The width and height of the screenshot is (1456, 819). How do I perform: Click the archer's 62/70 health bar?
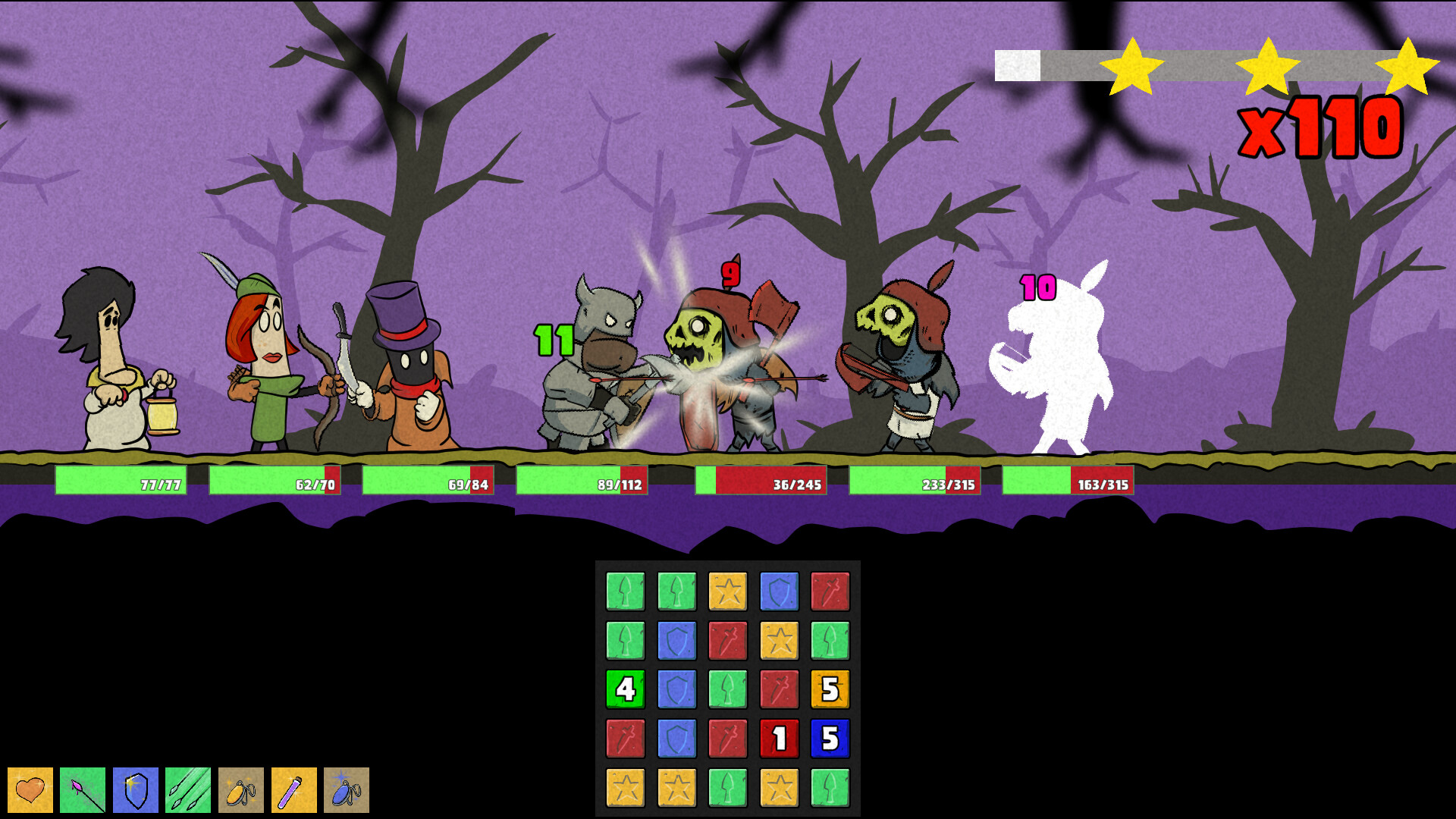[x=273, y=481]
